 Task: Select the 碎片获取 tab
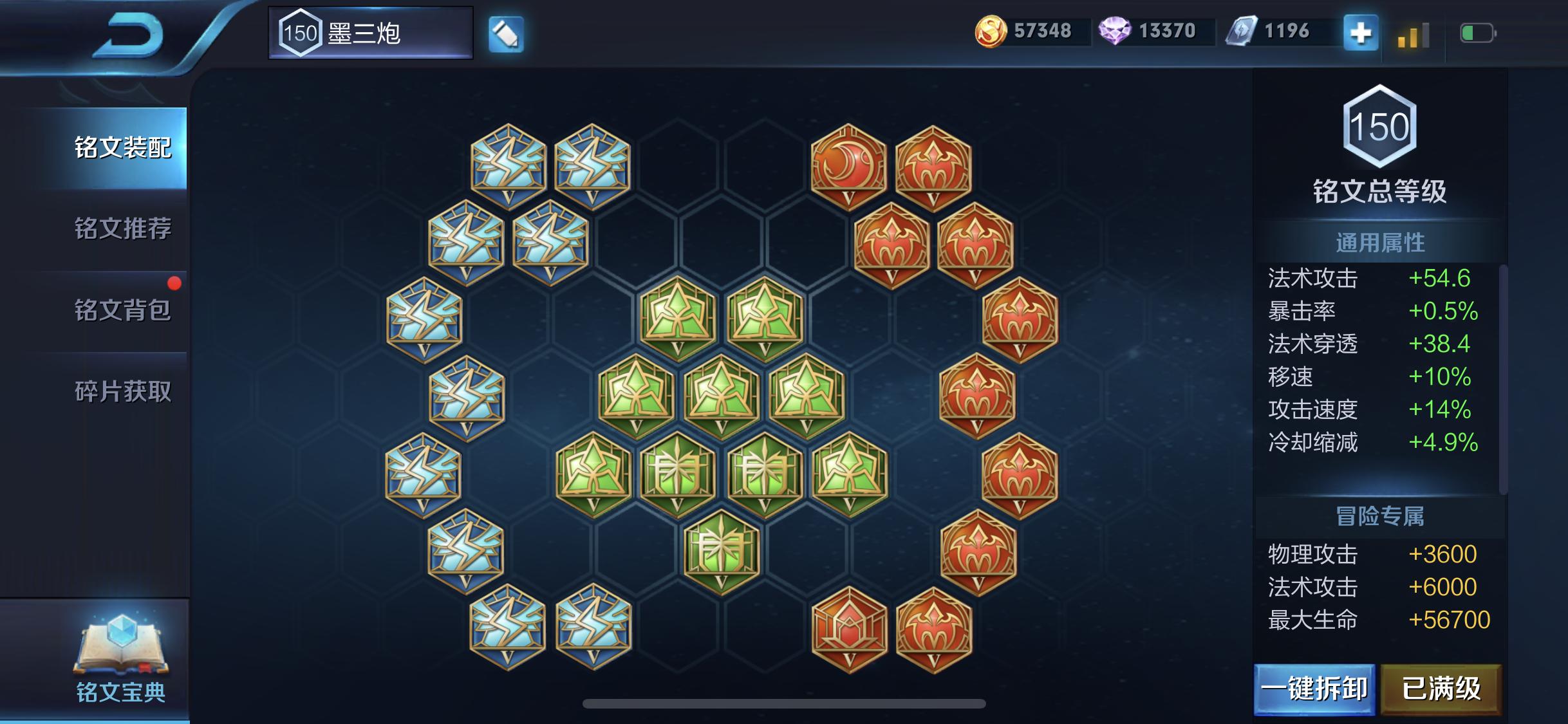point(122,391)
